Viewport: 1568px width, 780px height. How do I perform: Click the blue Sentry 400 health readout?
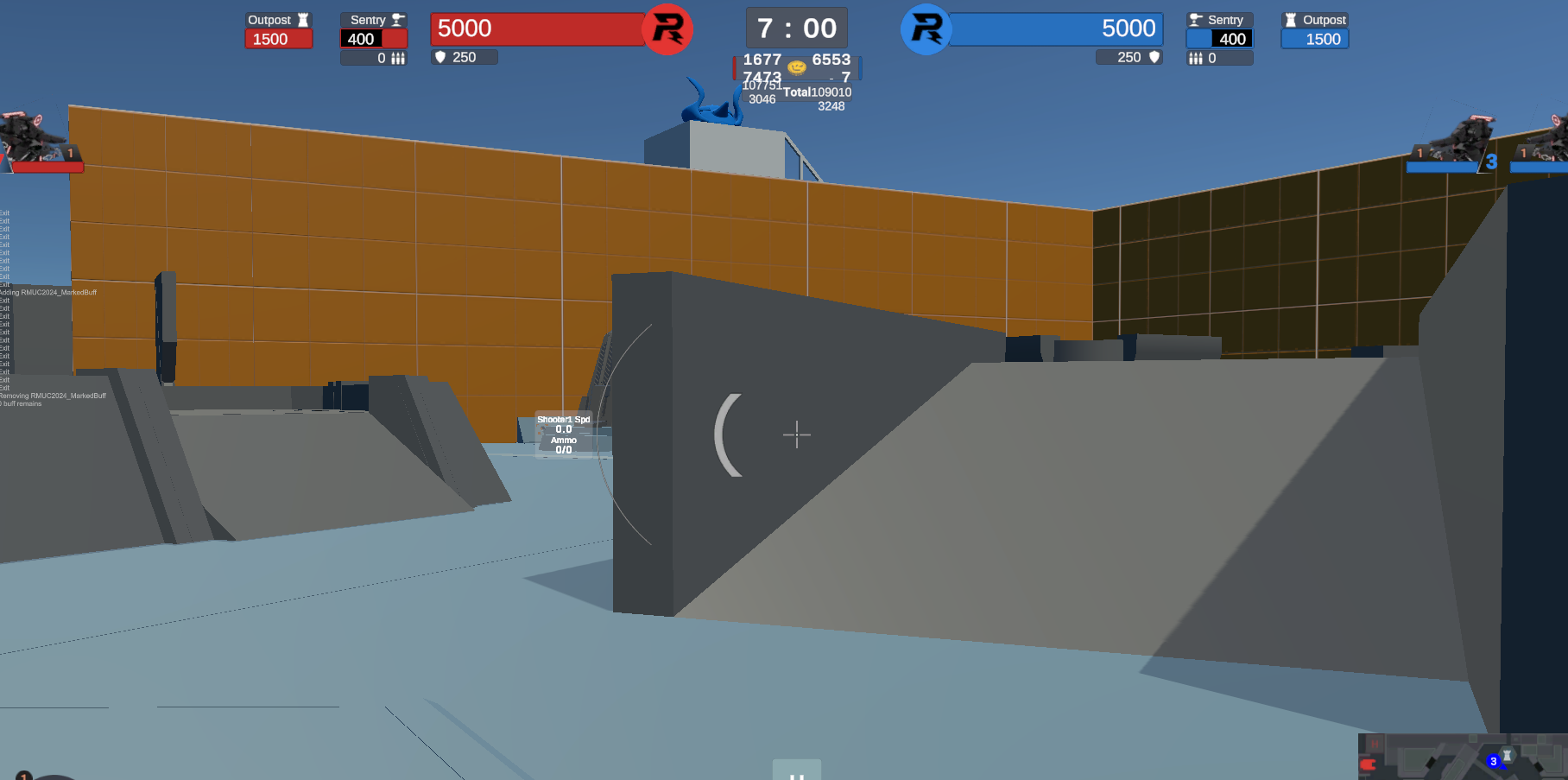[x=1231, y=38]
